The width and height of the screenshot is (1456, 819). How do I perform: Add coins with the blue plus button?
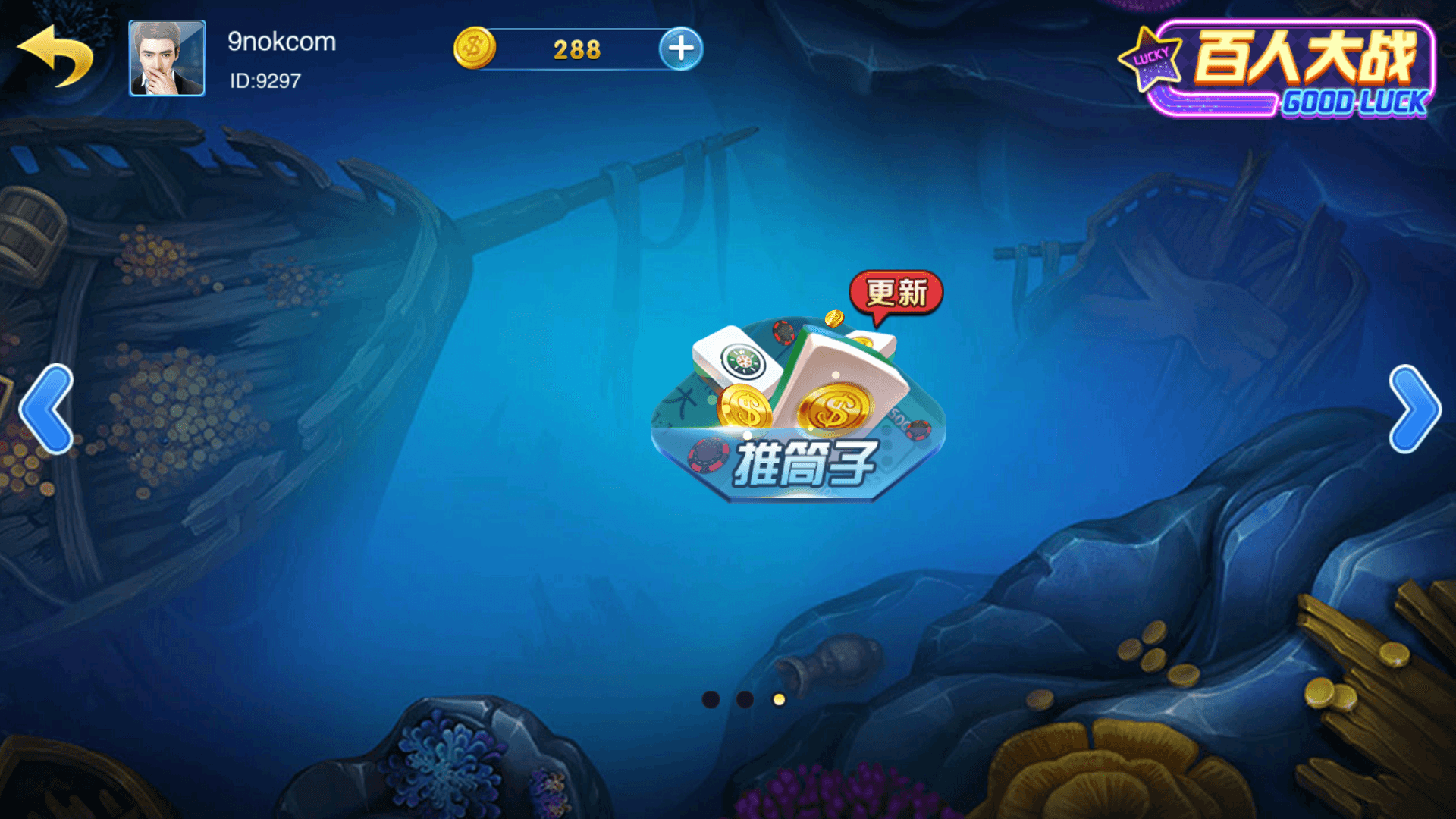tap(680, 49)
